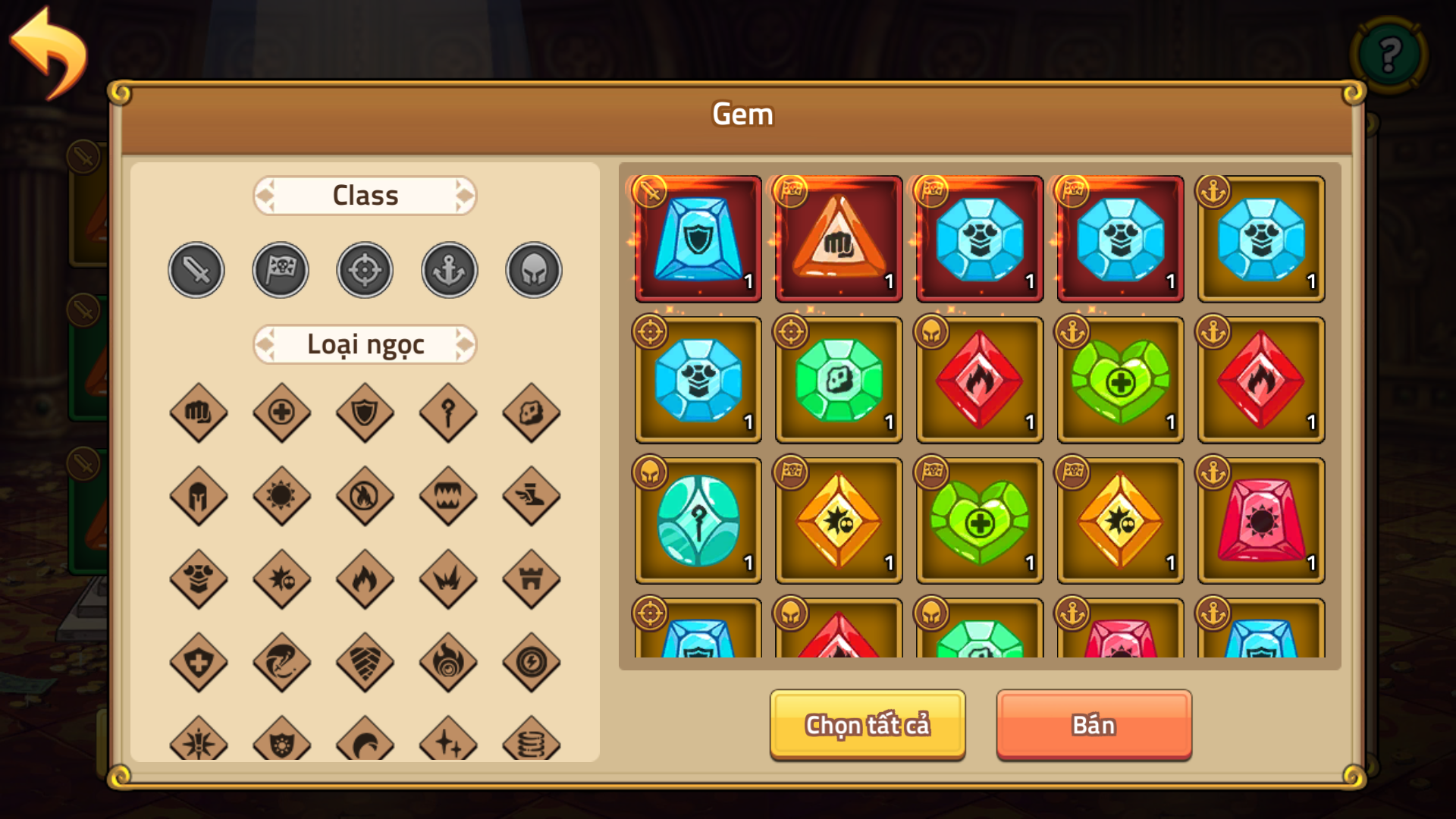Select the crosshair class filter icon
Screen dimensions: 1456x819
pos(364,269)
